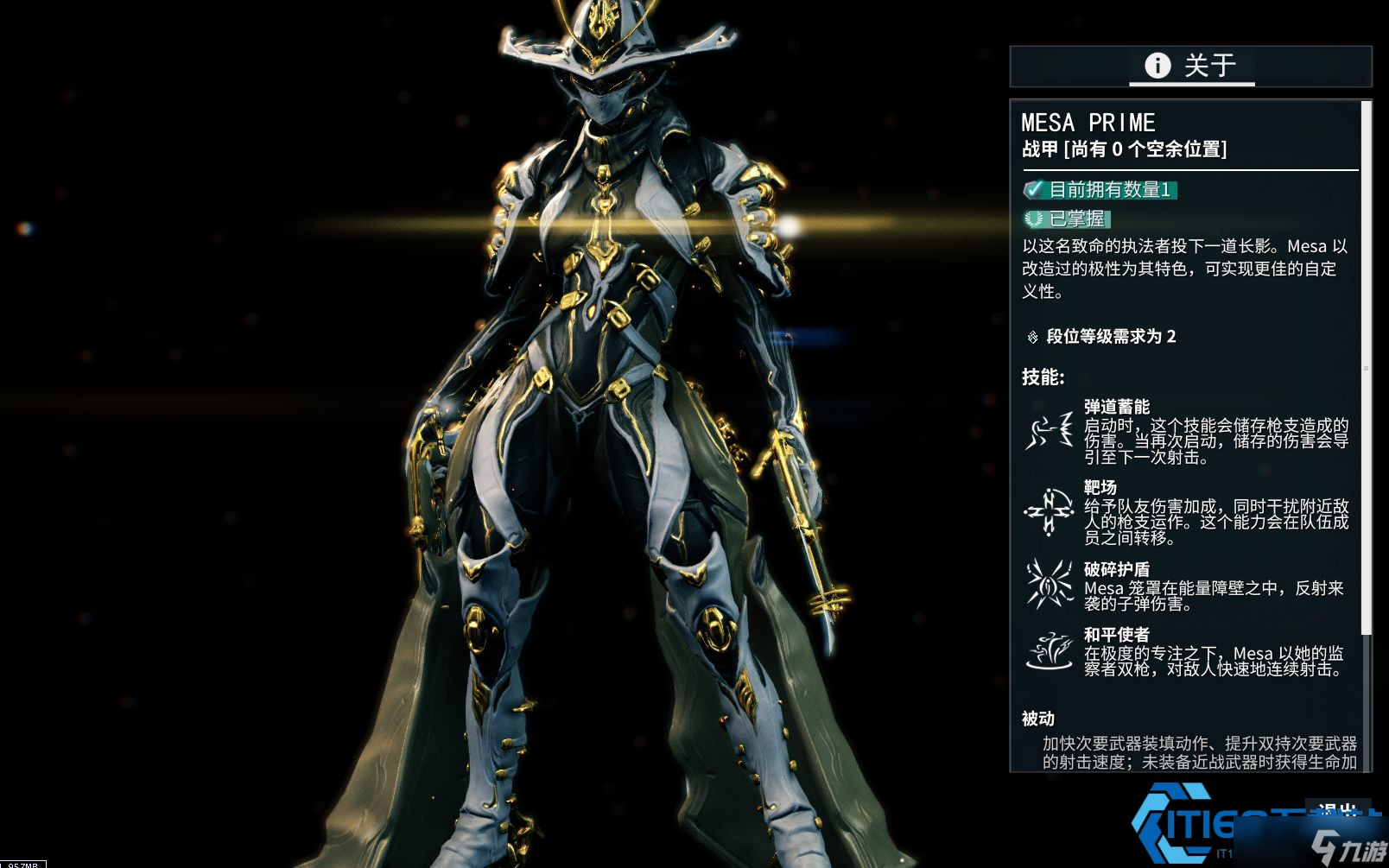
Task: Select the 靶场 ability icon
Action: tap(1048, 510)
